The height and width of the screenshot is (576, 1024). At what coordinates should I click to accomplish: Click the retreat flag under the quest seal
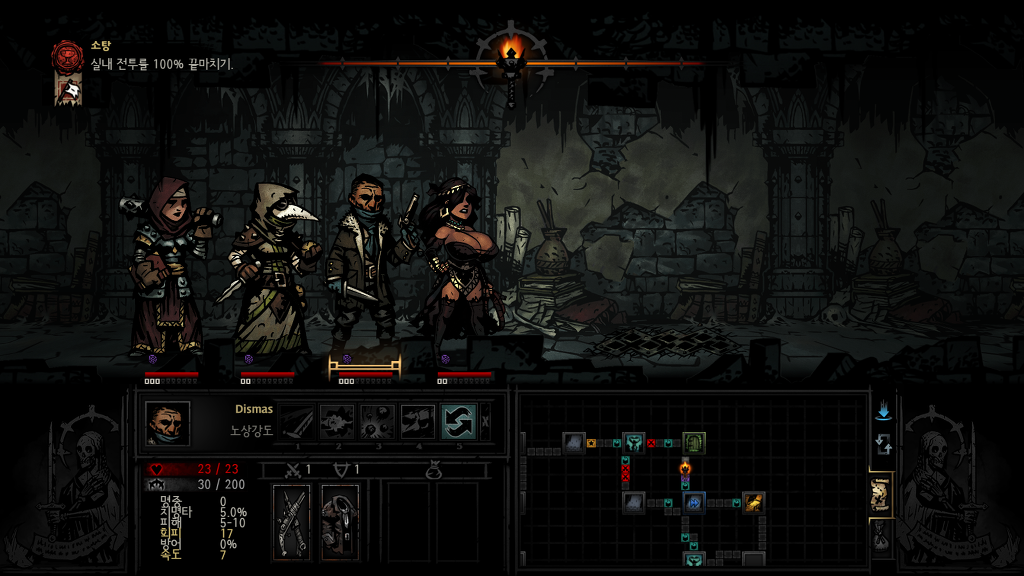coord(68,90)
